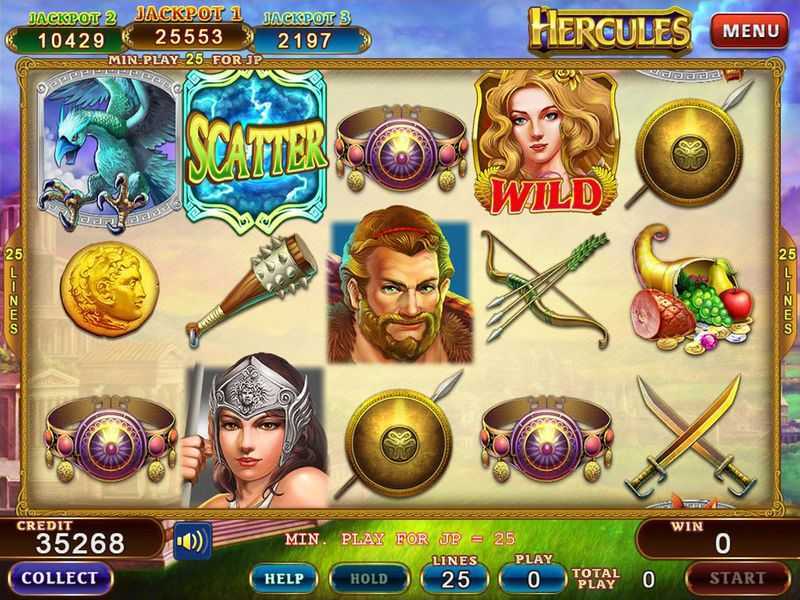800x600 pixels.
Task: Collect your credits
Action: tap(60, 578)
